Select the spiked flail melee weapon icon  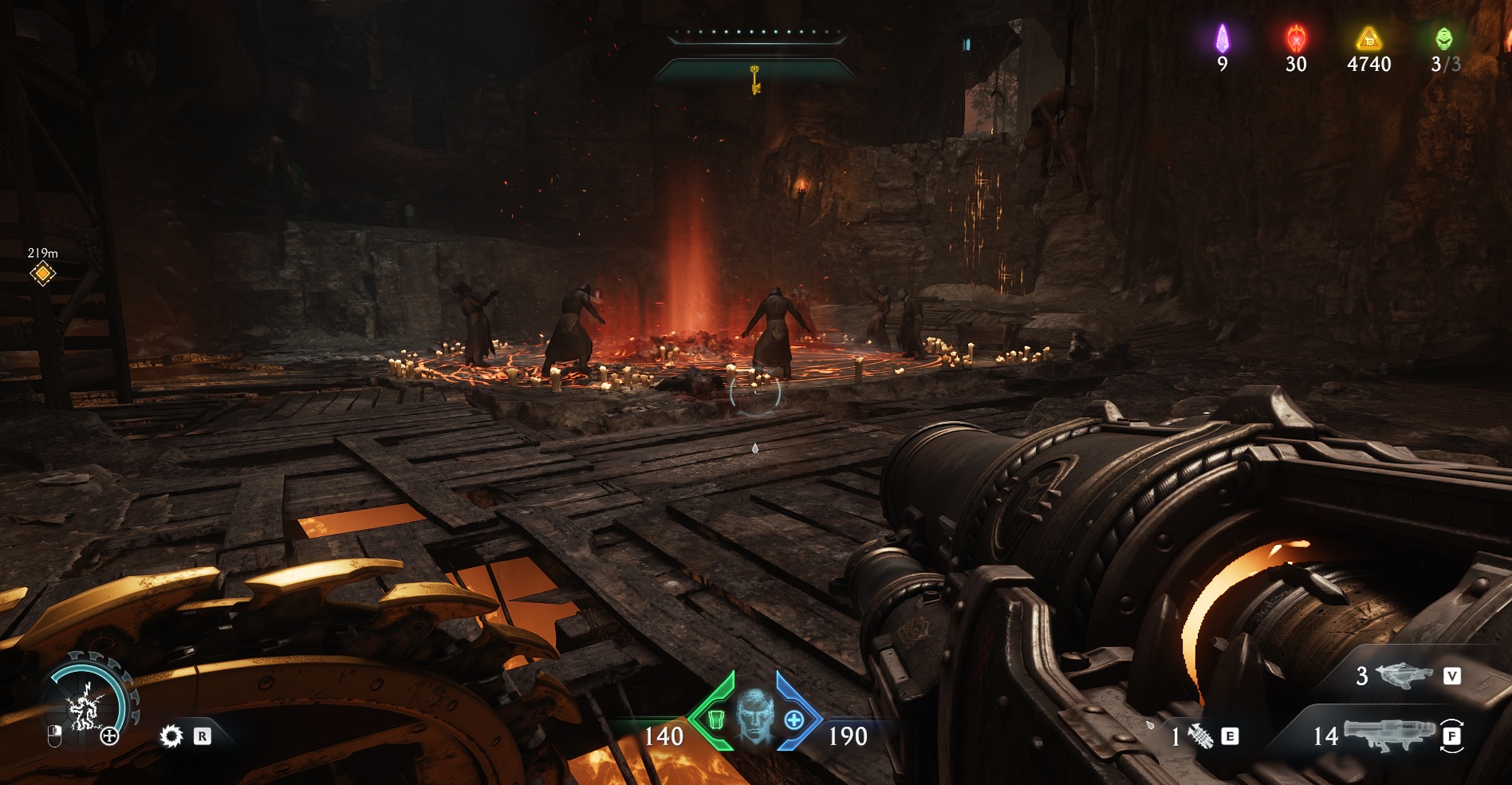coord(1200,736)
